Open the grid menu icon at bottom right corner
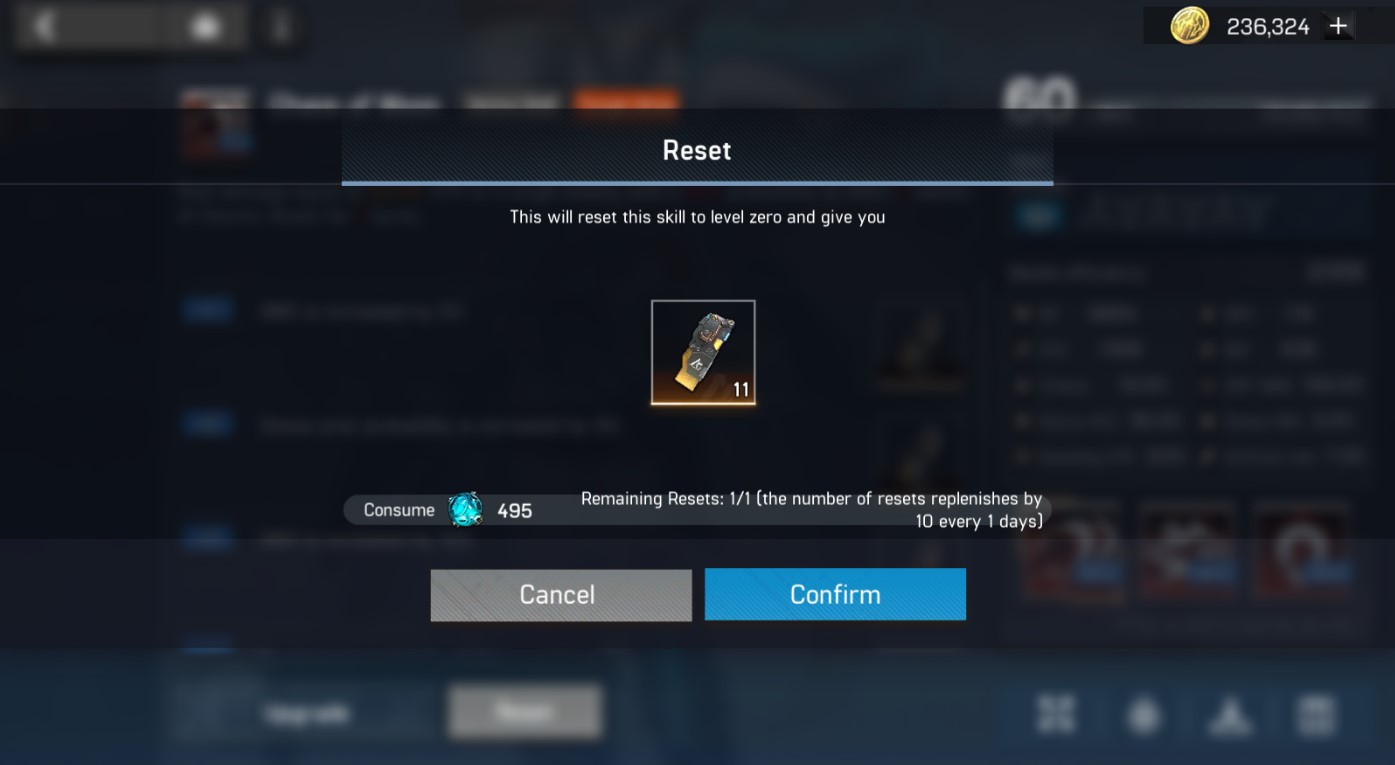The image size is (1395, 765). click(1317, 714)
